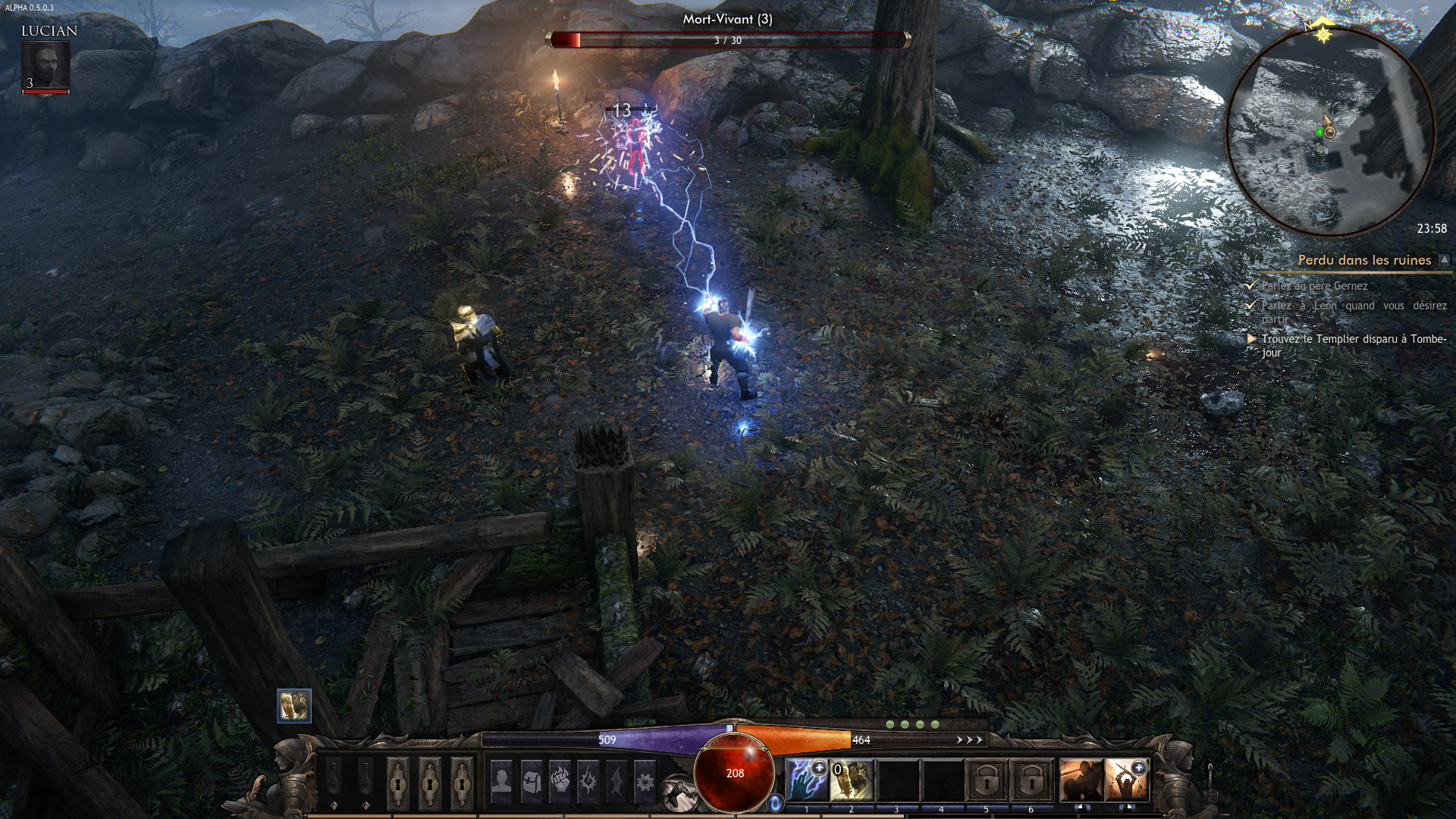
Task: Click the gear settings icon
Action: (645, 780)
